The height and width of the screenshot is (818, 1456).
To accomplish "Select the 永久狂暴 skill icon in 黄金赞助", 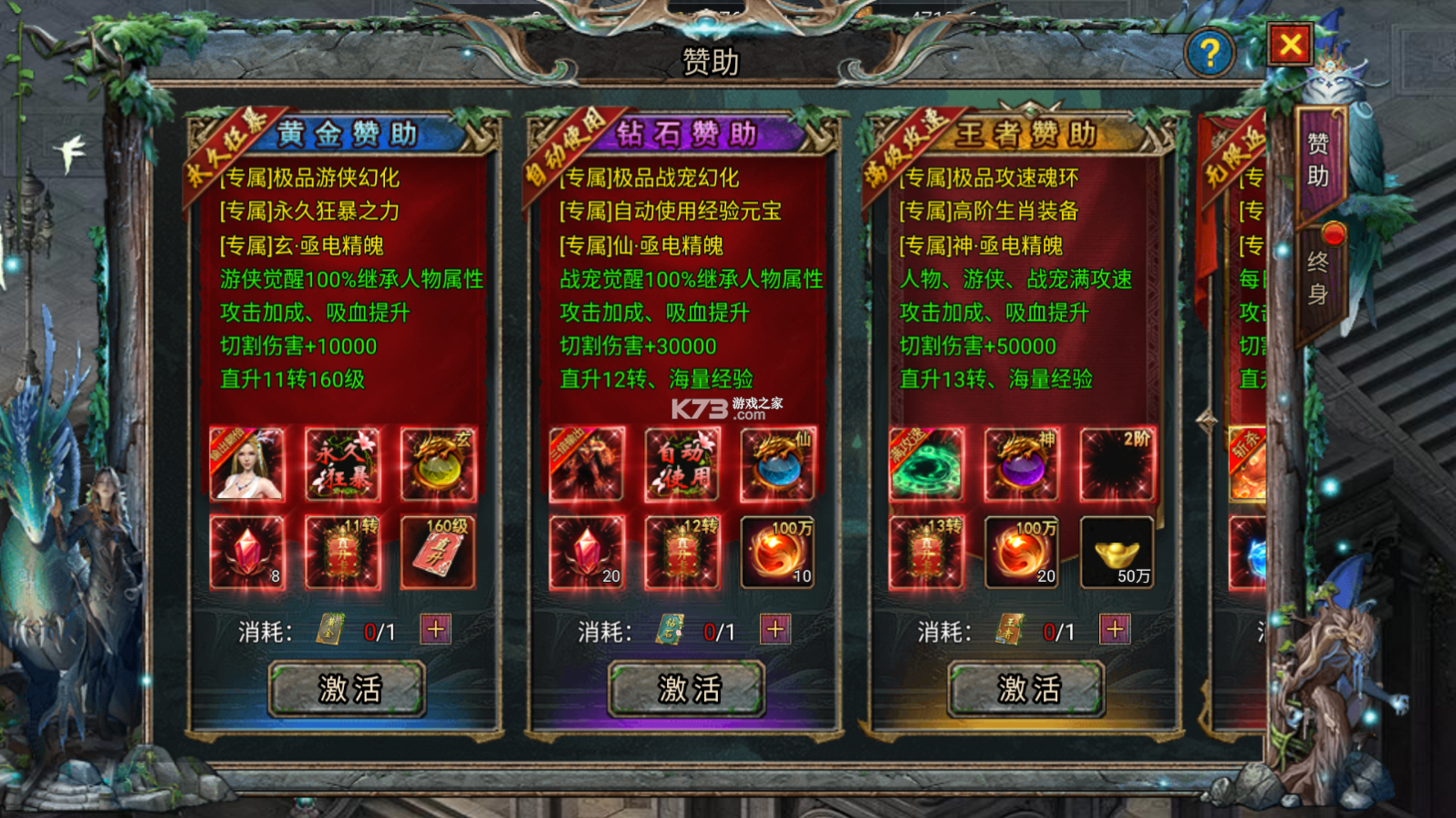I will click(x=344, y=465).
